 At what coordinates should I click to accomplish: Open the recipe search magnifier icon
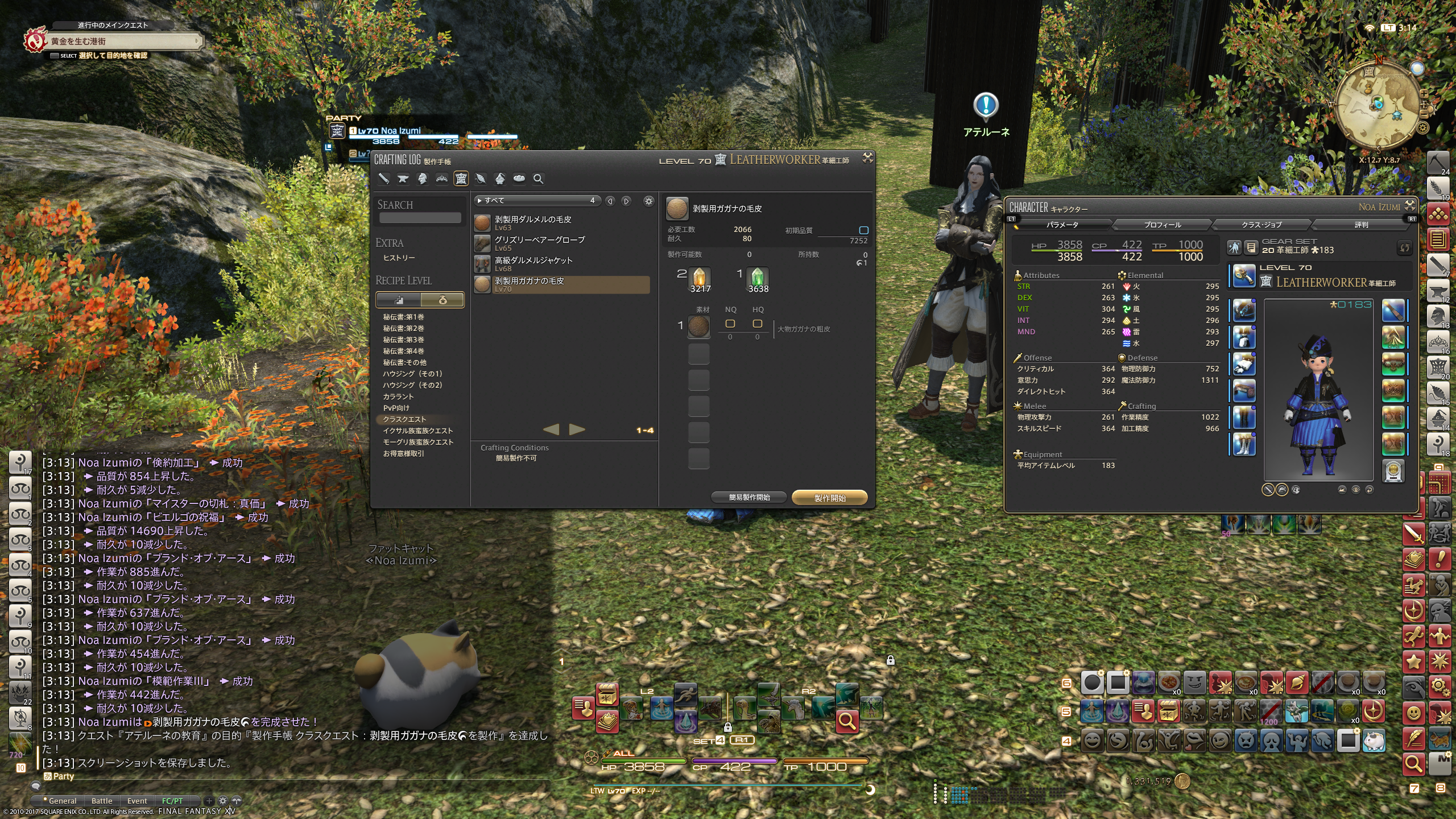point(538,179)
